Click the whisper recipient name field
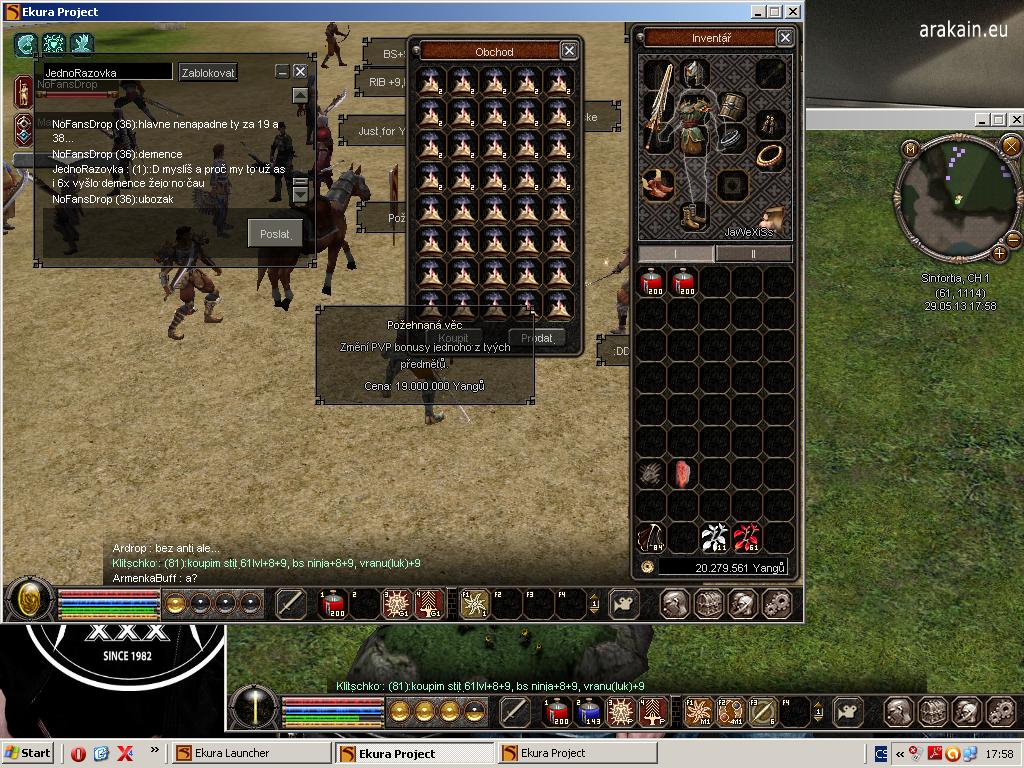The width and height of the screenshot is (1024, 768). coord(105,73)
